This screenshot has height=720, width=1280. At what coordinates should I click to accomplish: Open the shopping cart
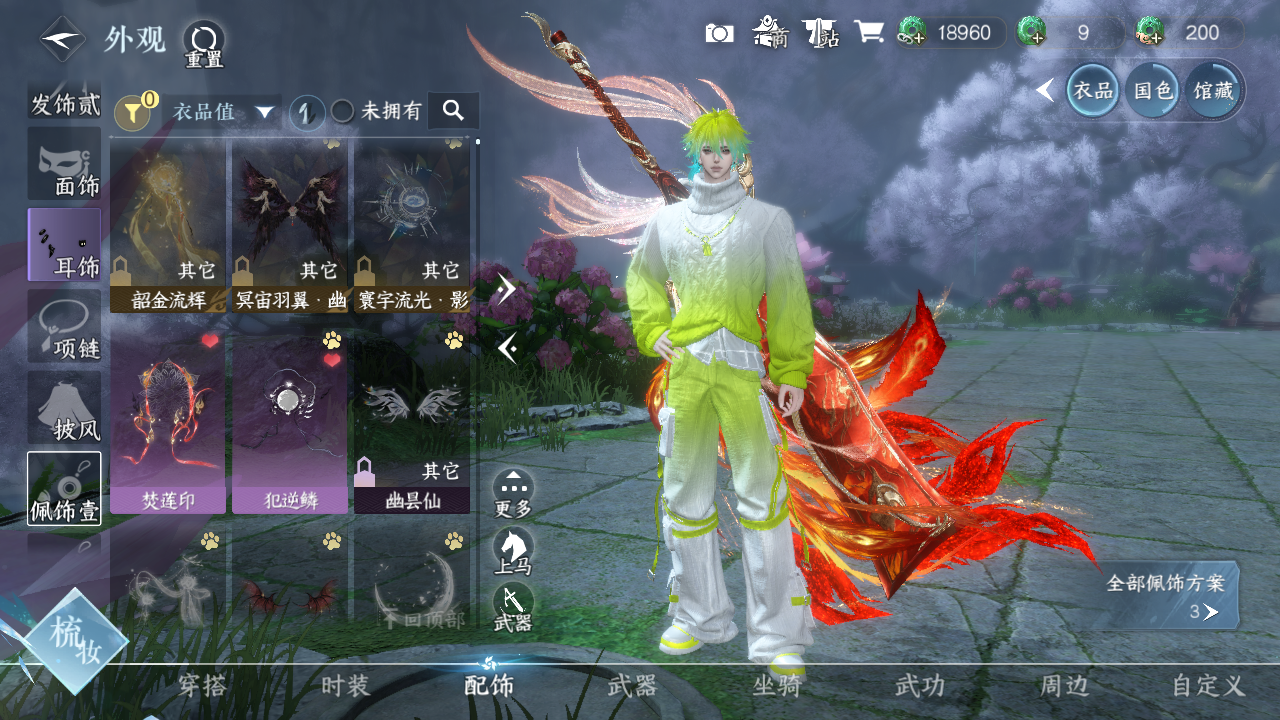869,32
